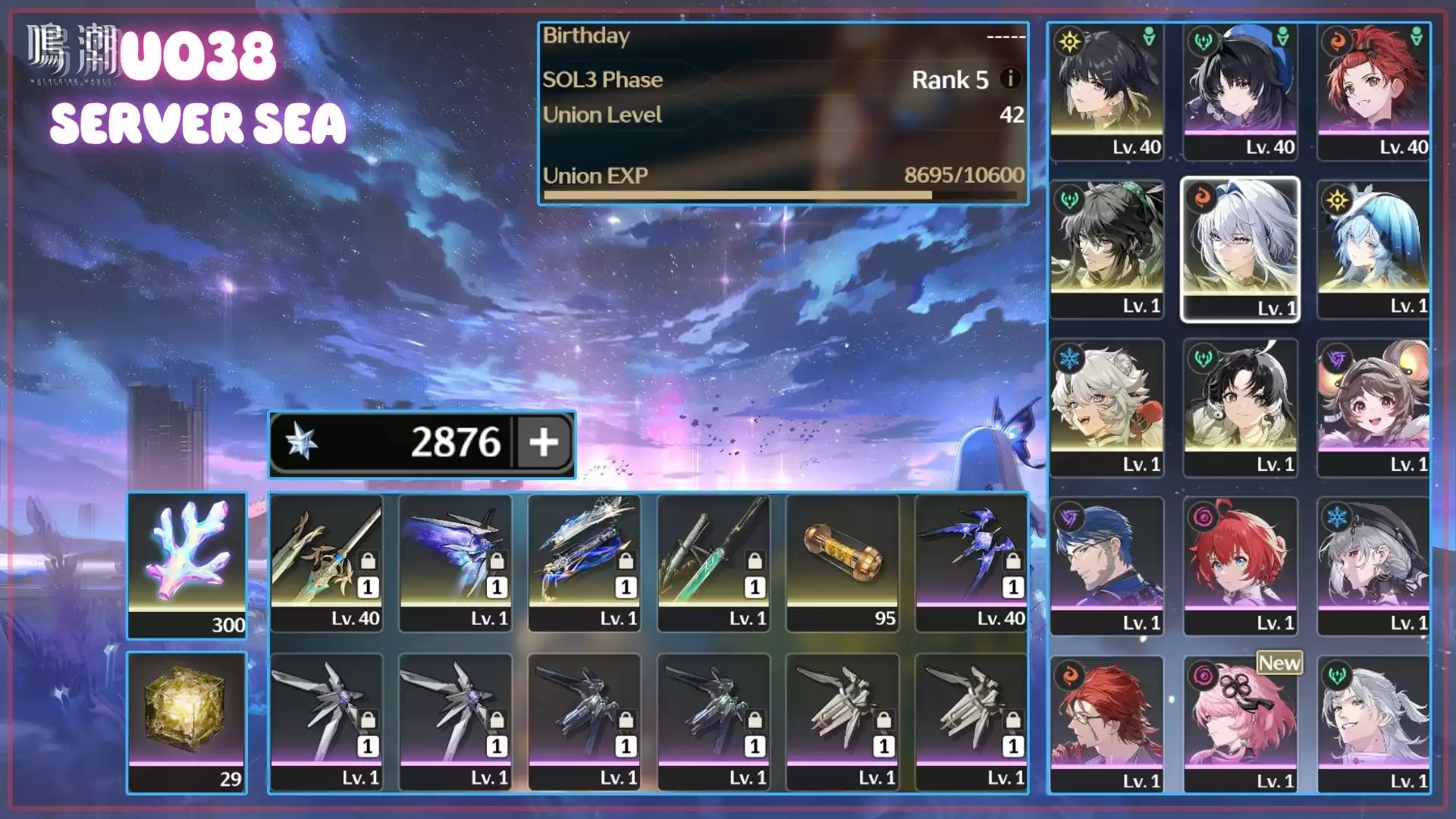
Task: Open the golden capsule item with 95
Action: click(843, 563)
